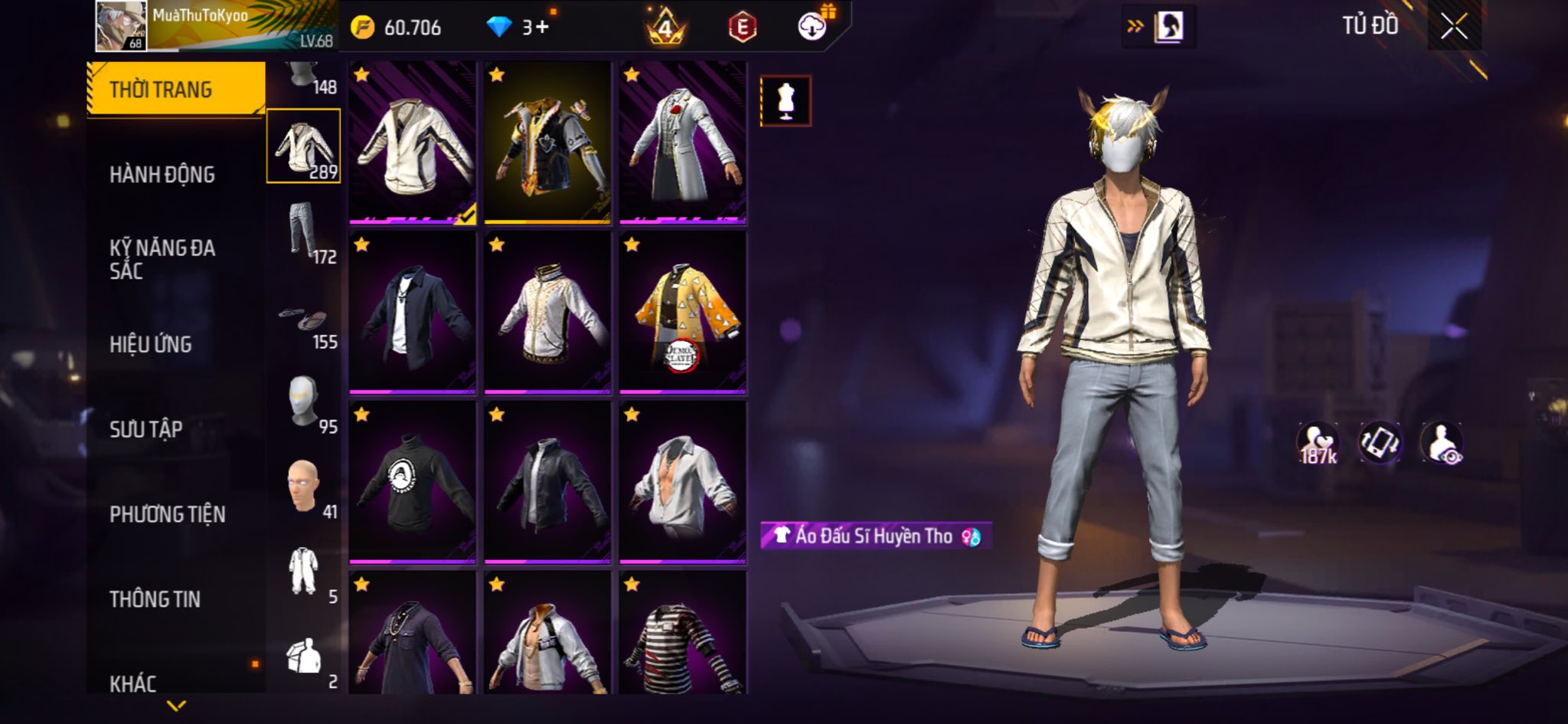Pick the black and gold armored jacket
The height and width of the screenshot is (724, 1568).
[547, 143]
